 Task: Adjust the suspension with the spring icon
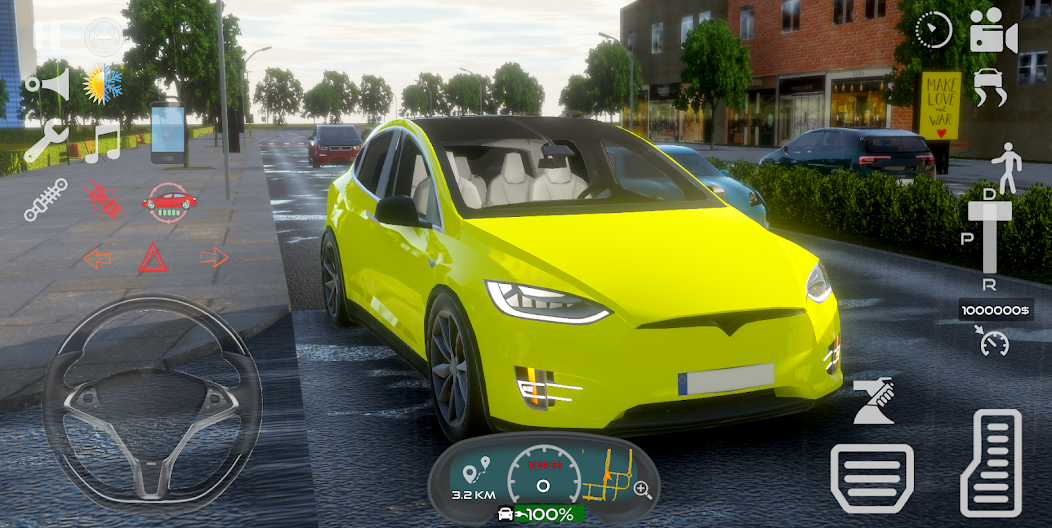pos(45,200)
